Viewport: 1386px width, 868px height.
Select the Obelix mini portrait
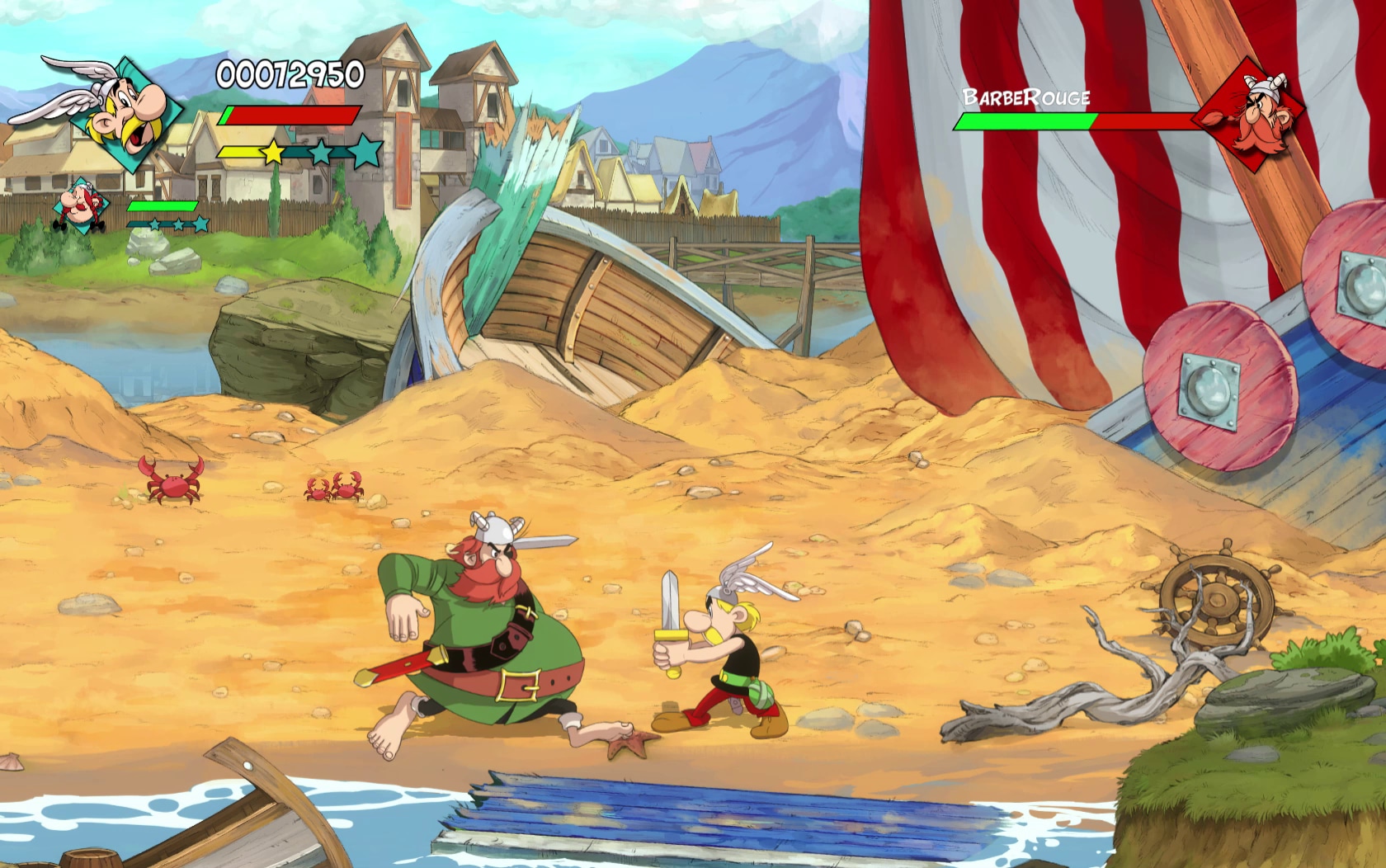tap(80, 205)
